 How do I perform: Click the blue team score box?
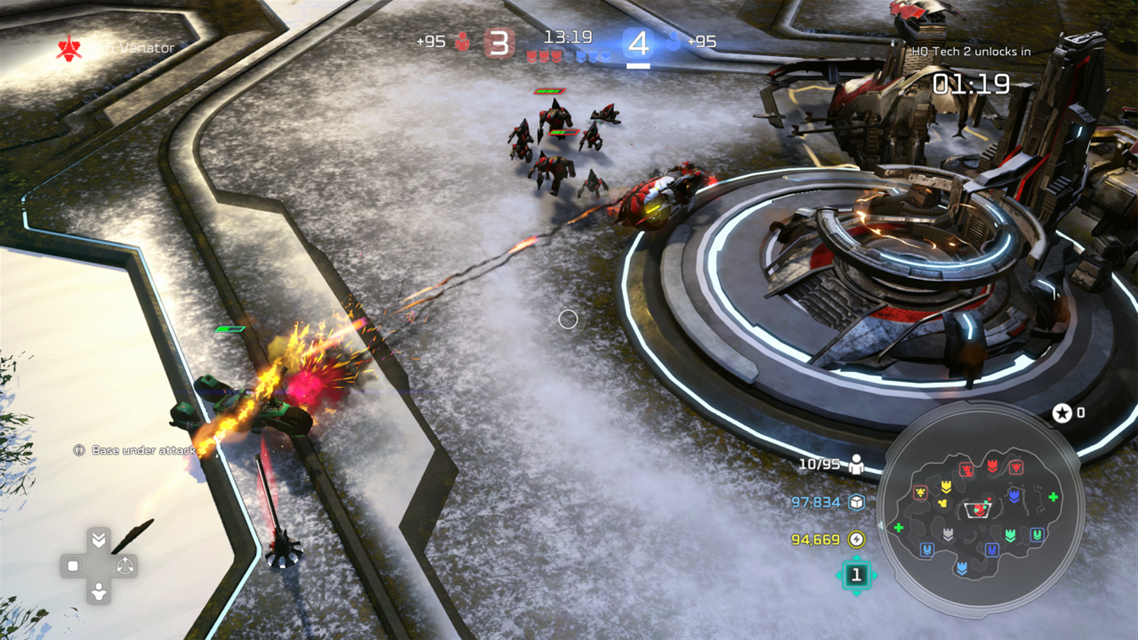point(638,43)
